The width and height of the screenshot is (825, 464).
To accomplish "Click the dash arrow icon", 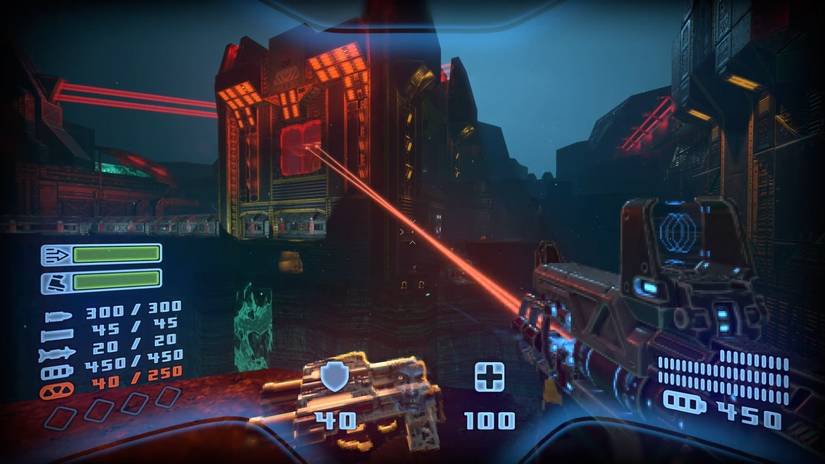I will coord(56,254).
